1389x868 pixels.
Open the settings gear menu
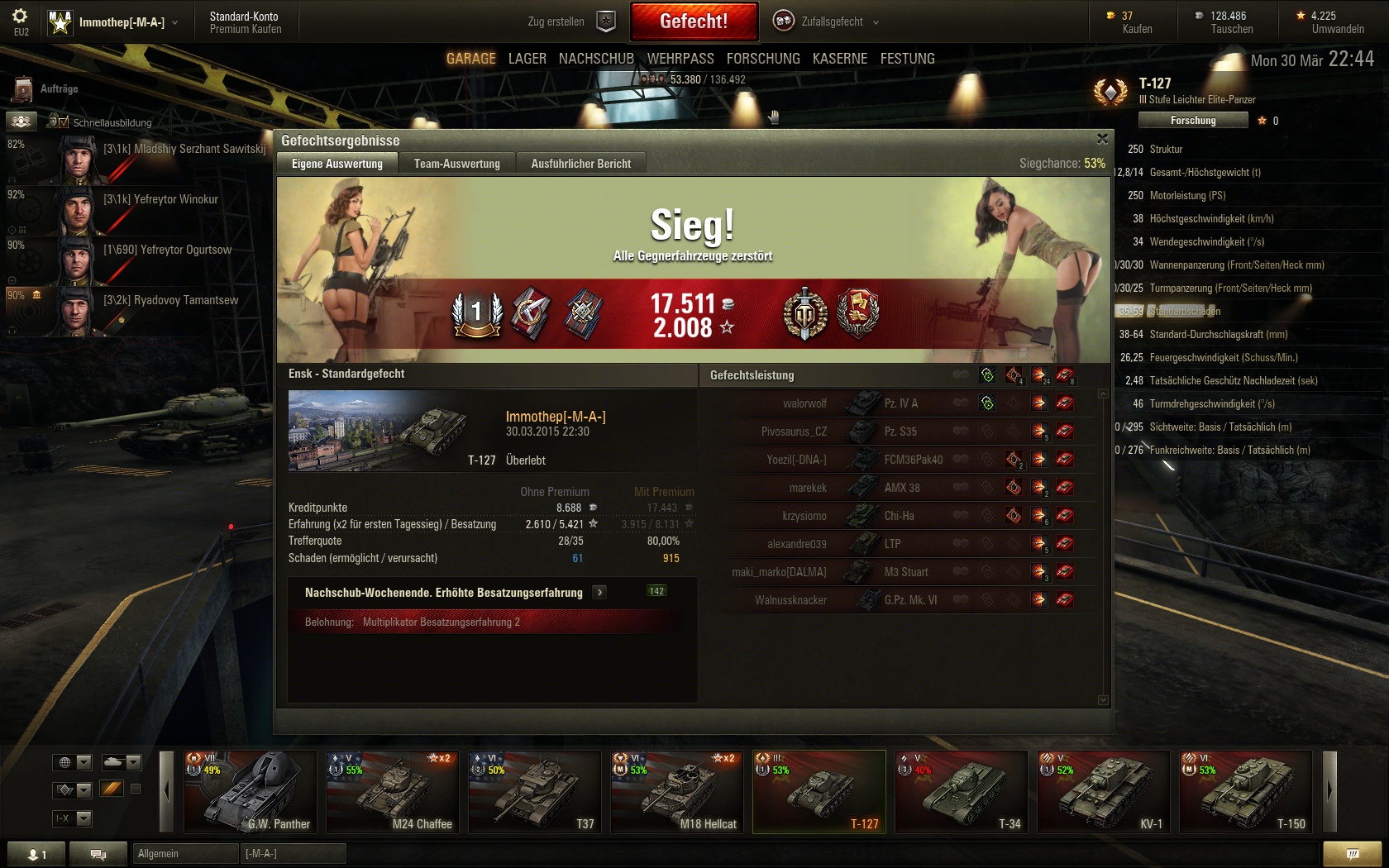(21, 17)
